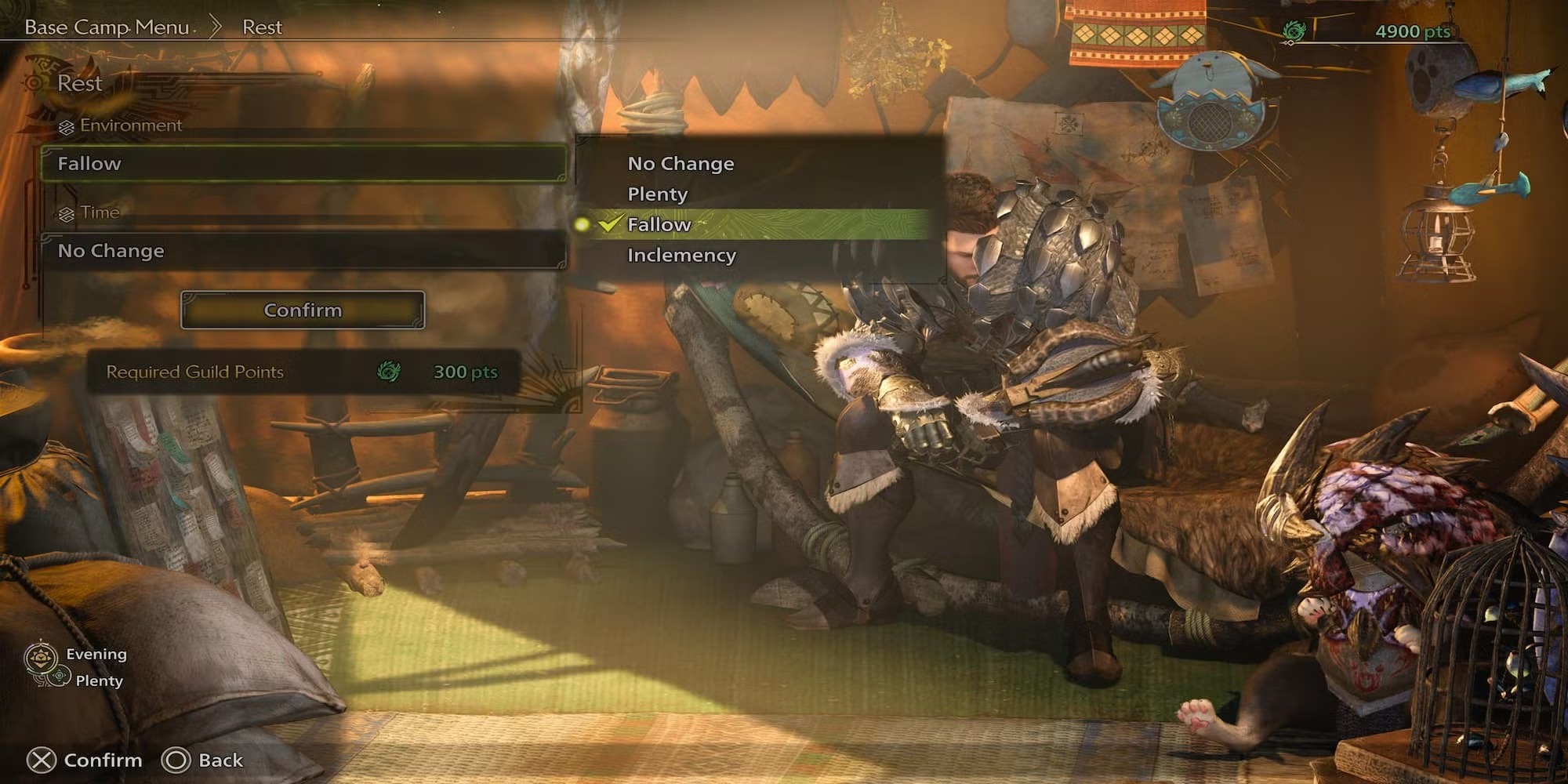This screenshot has height=784, width=1568.
Task: Open the Environment dropdown showing Fallow
Action: (x=303, y=164)
